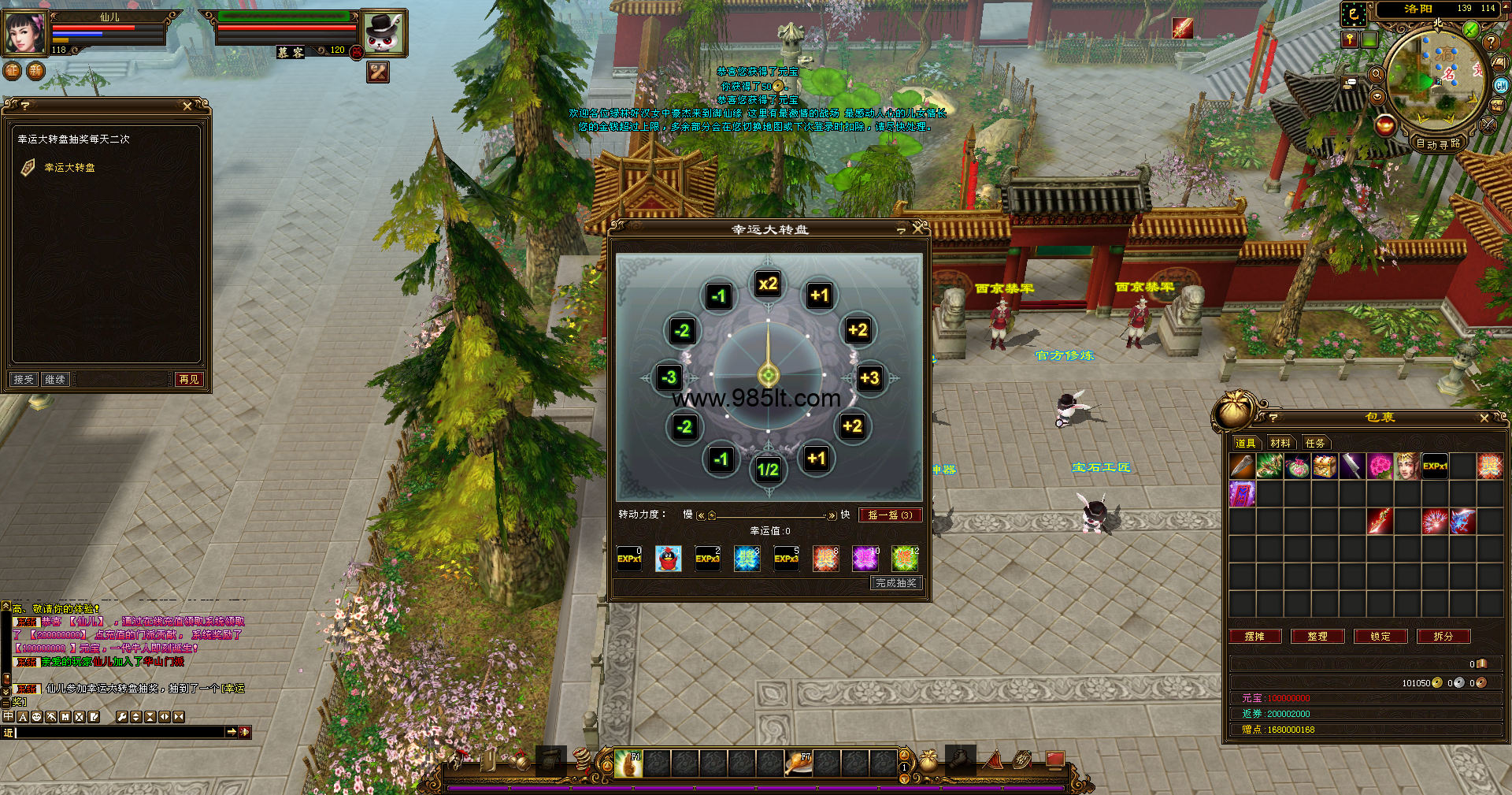Click the 摇一摇 spin button
This screenshot has height=795, width=1512.
889,515
